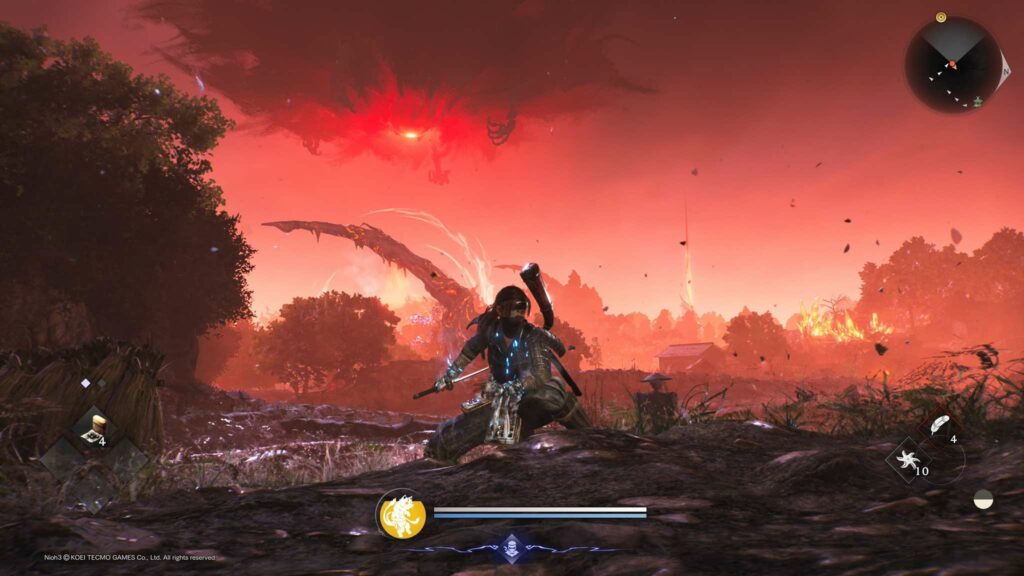The image size is (1024, 576).
Task: Click the circular minimap compass
Action: (953, 65)
